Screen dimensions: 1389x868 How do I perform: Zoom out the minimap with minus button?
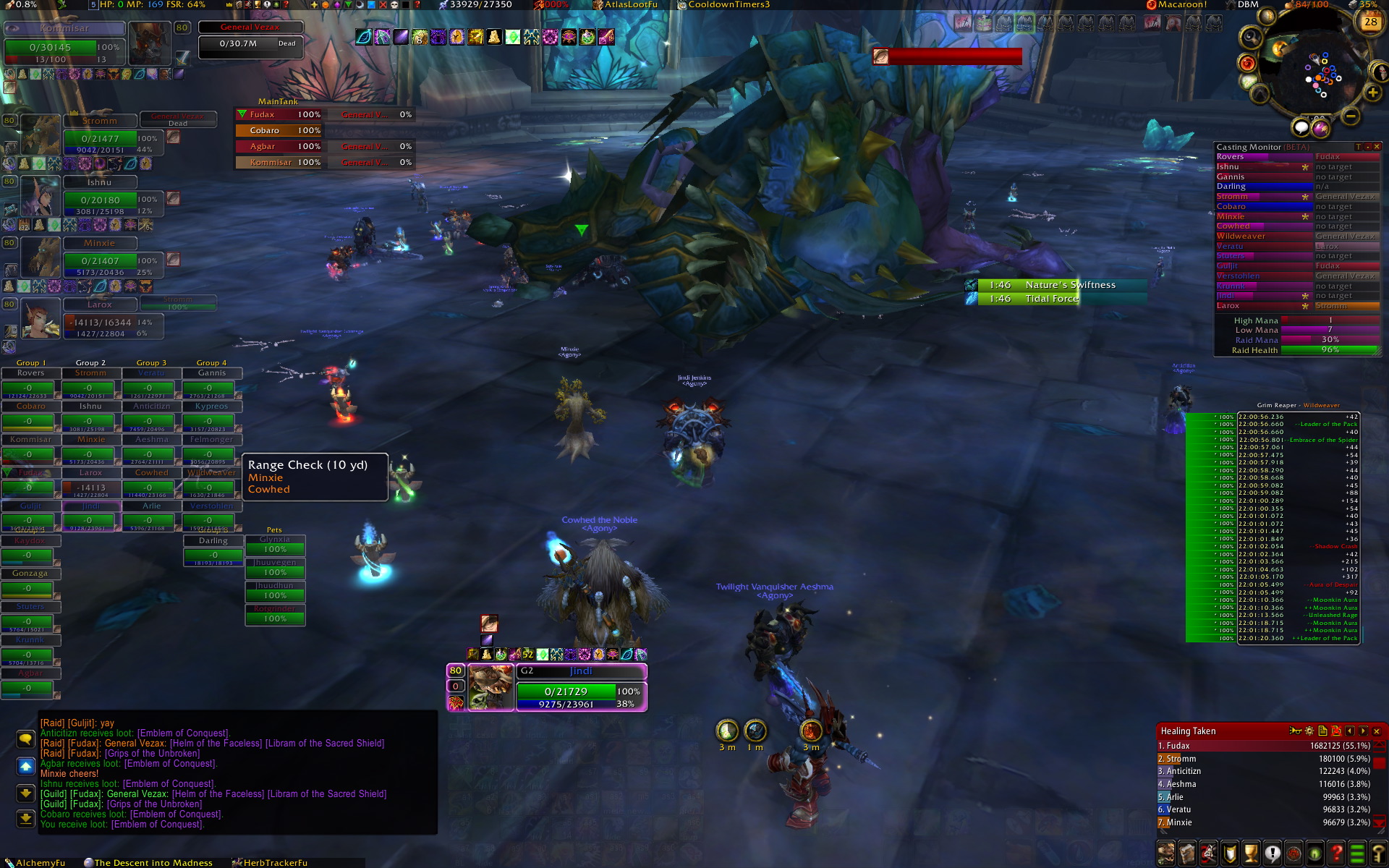(1350, 116)
